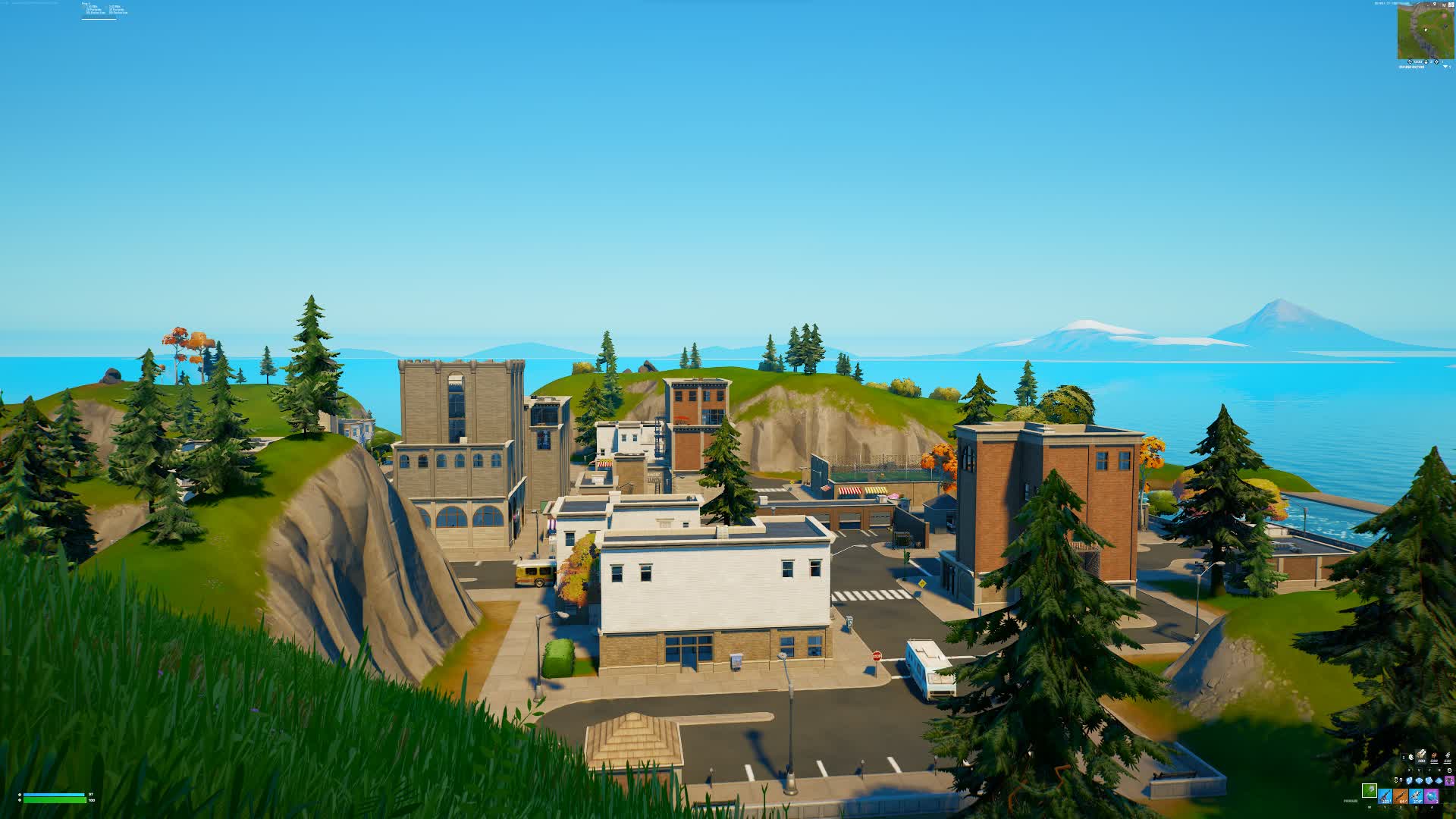The image size is (1456, 819).
Task: Select the purple splash item in slot 4
Action: (1432, 796)
